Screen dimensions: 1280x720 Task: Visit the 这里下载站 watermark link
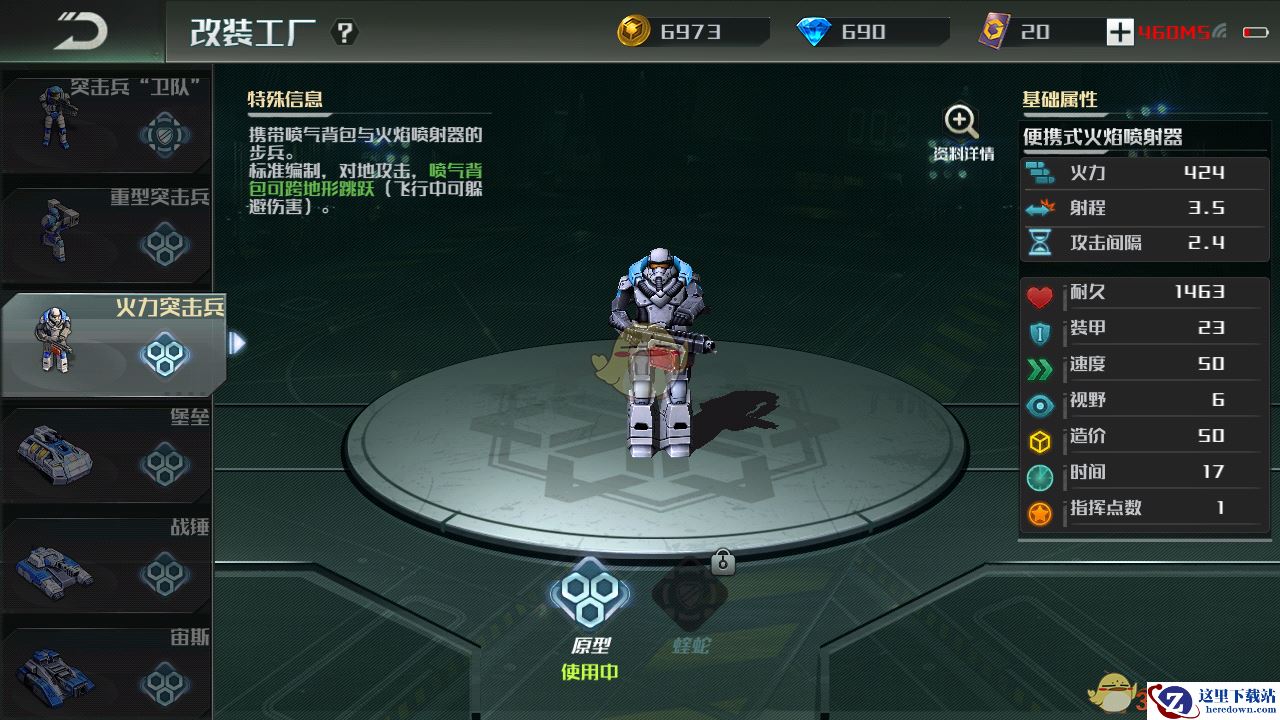(x=1212, y=699)
